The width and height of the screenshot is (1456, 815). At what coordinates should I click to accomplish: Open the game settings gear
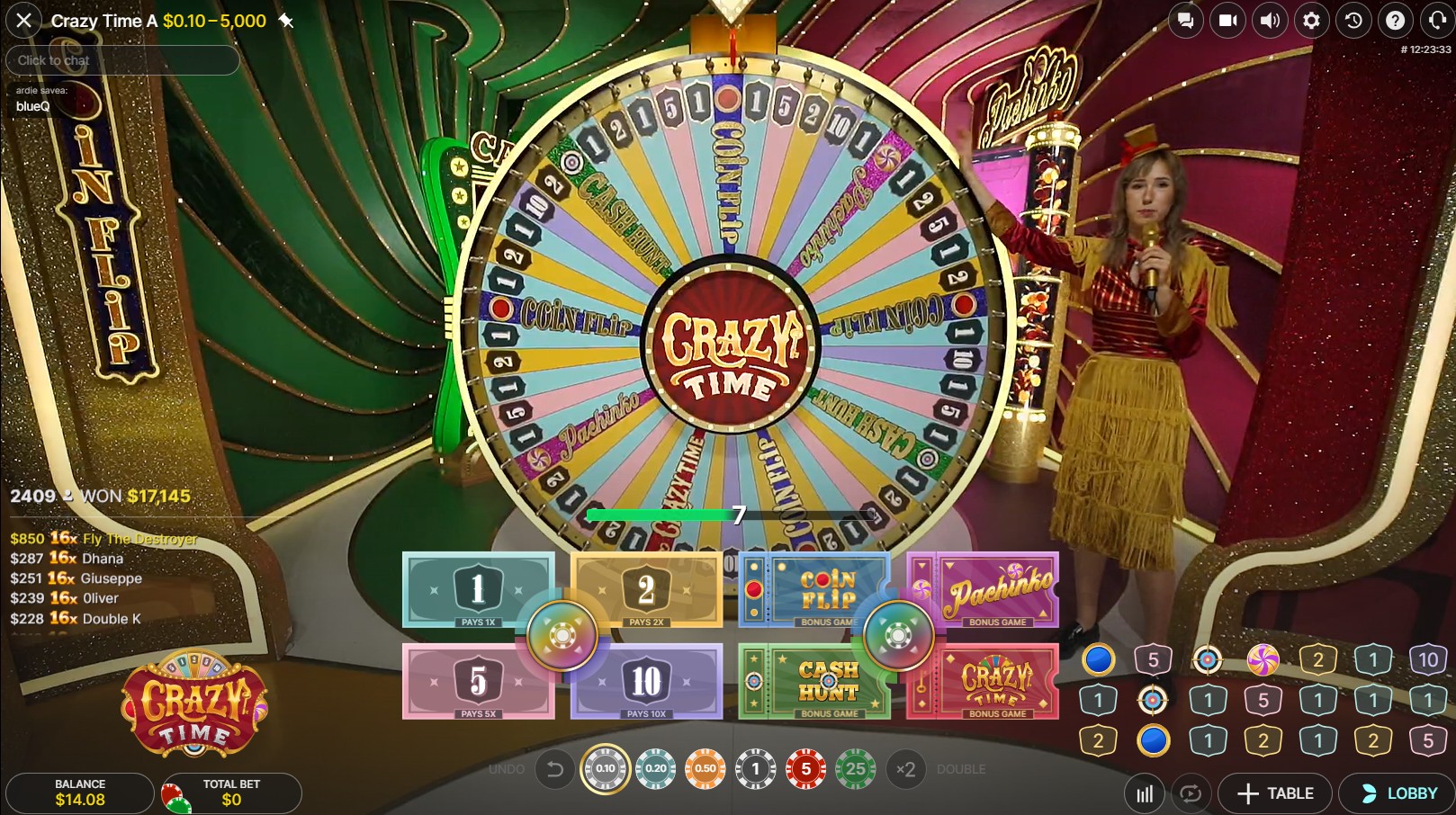1312,20
